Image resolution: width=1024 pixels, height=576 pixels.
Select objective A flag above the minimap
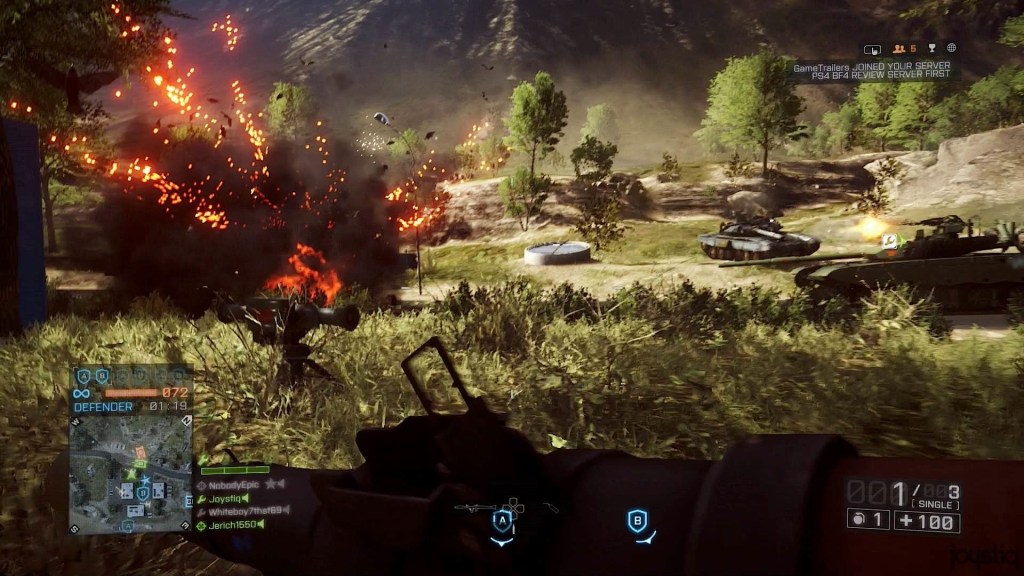point(83,377)
